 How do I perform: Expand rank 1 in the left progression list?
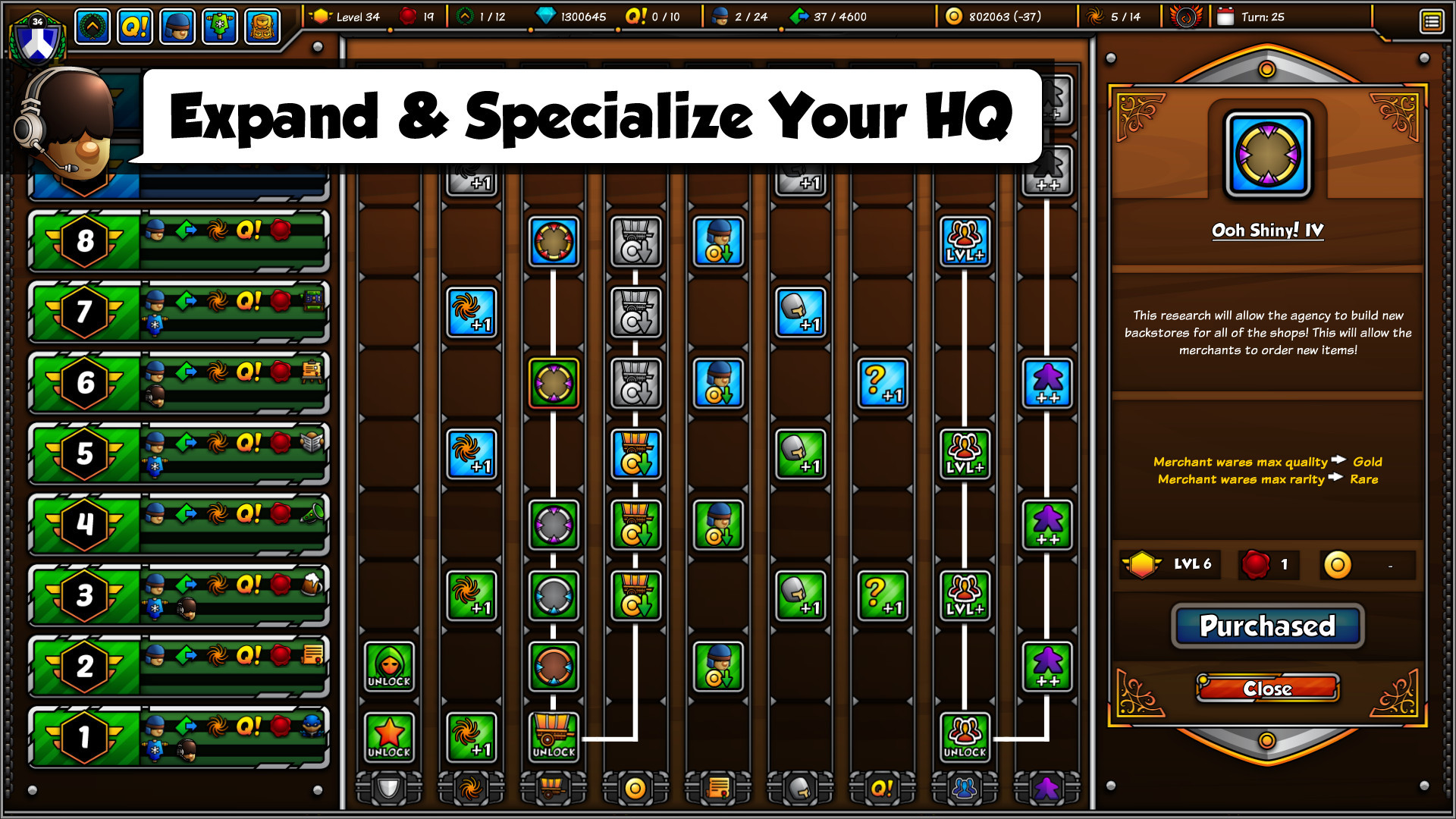click(85, 734)
